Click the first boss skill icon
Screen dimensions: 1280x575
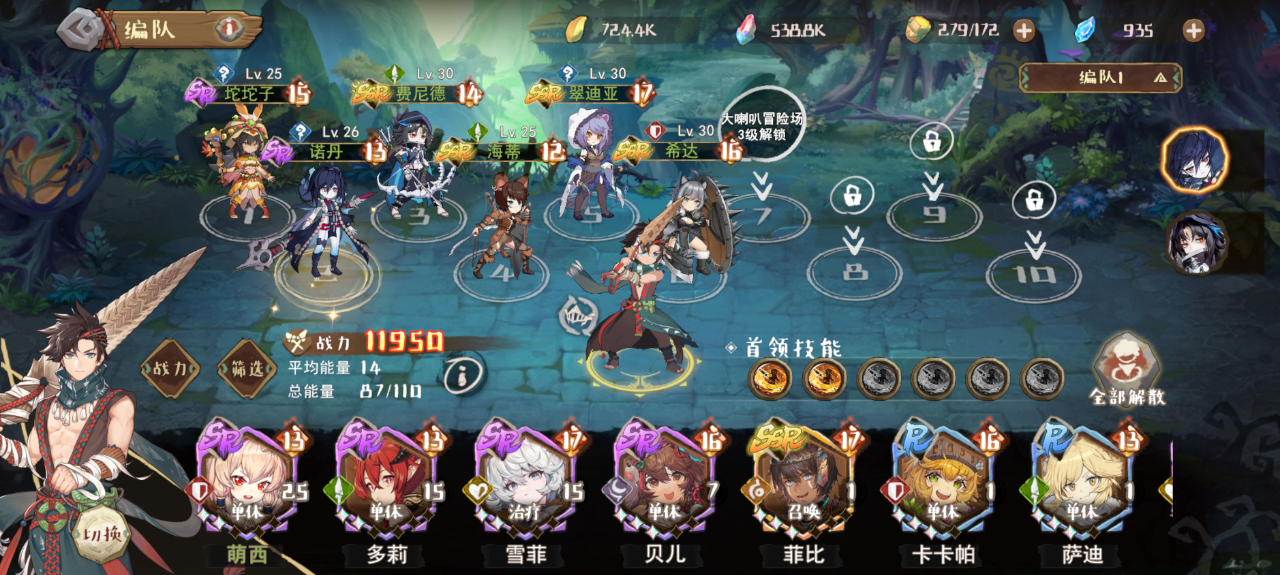770,379
